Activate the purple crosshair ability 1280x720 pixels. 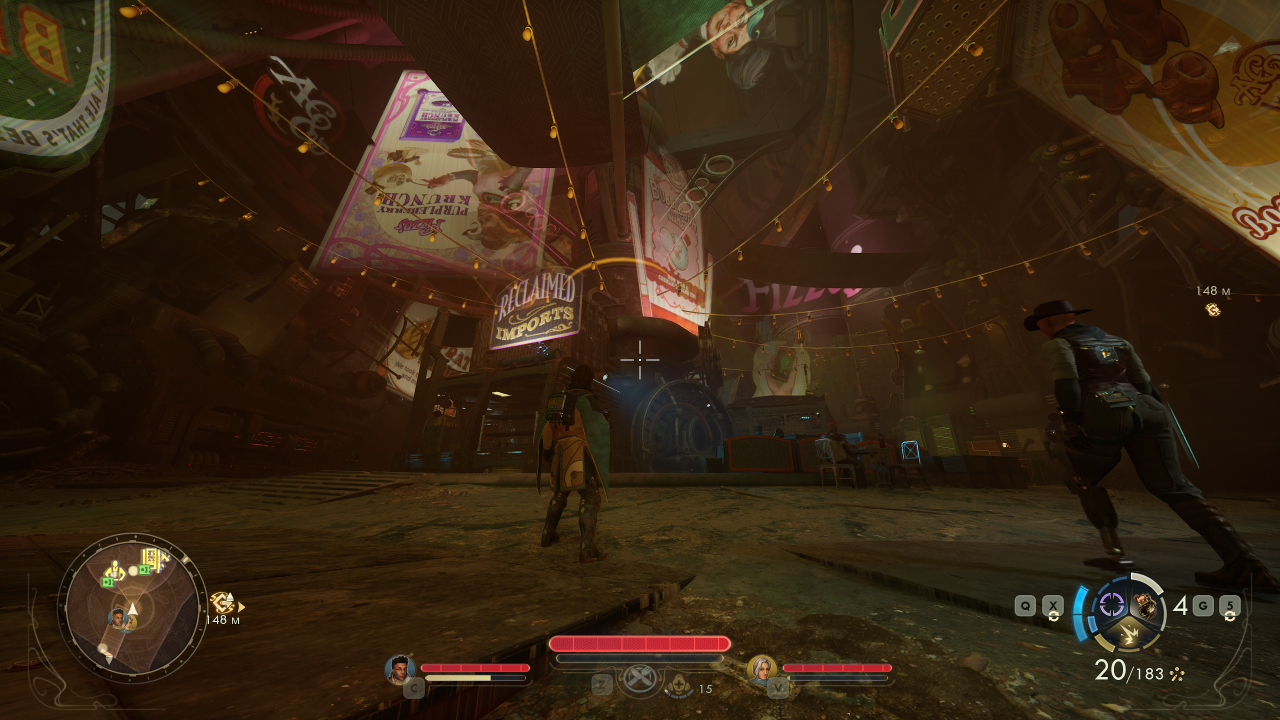coord(1110,604)
